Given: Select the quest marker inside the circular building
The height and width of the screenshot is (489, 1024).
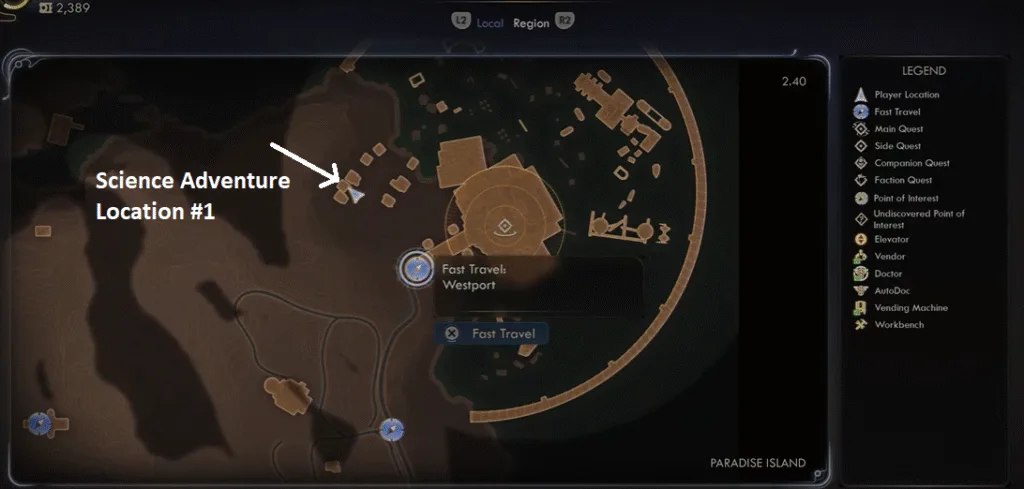Looking at the screenshot, I should point(505,225).
